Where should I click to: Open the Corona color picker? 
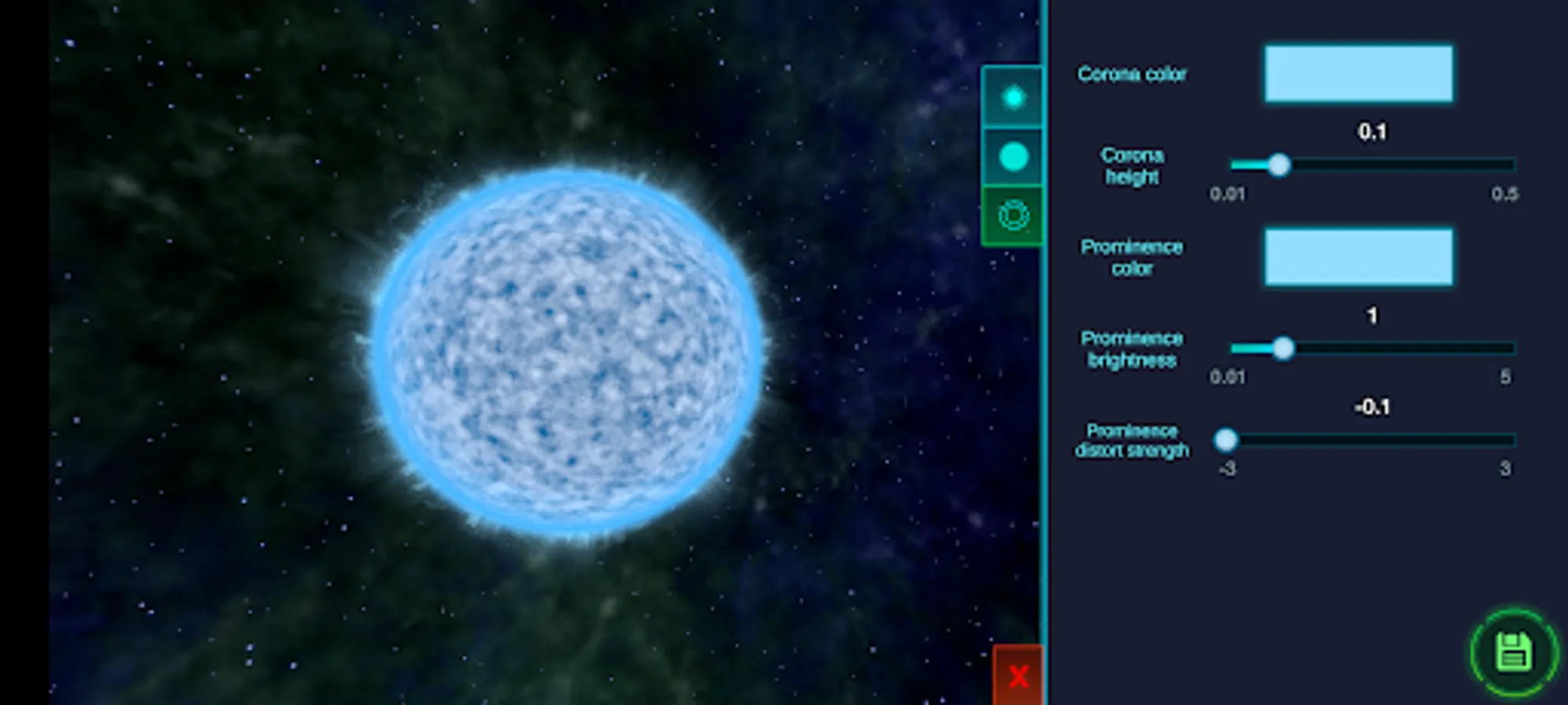click(1358, 74)
